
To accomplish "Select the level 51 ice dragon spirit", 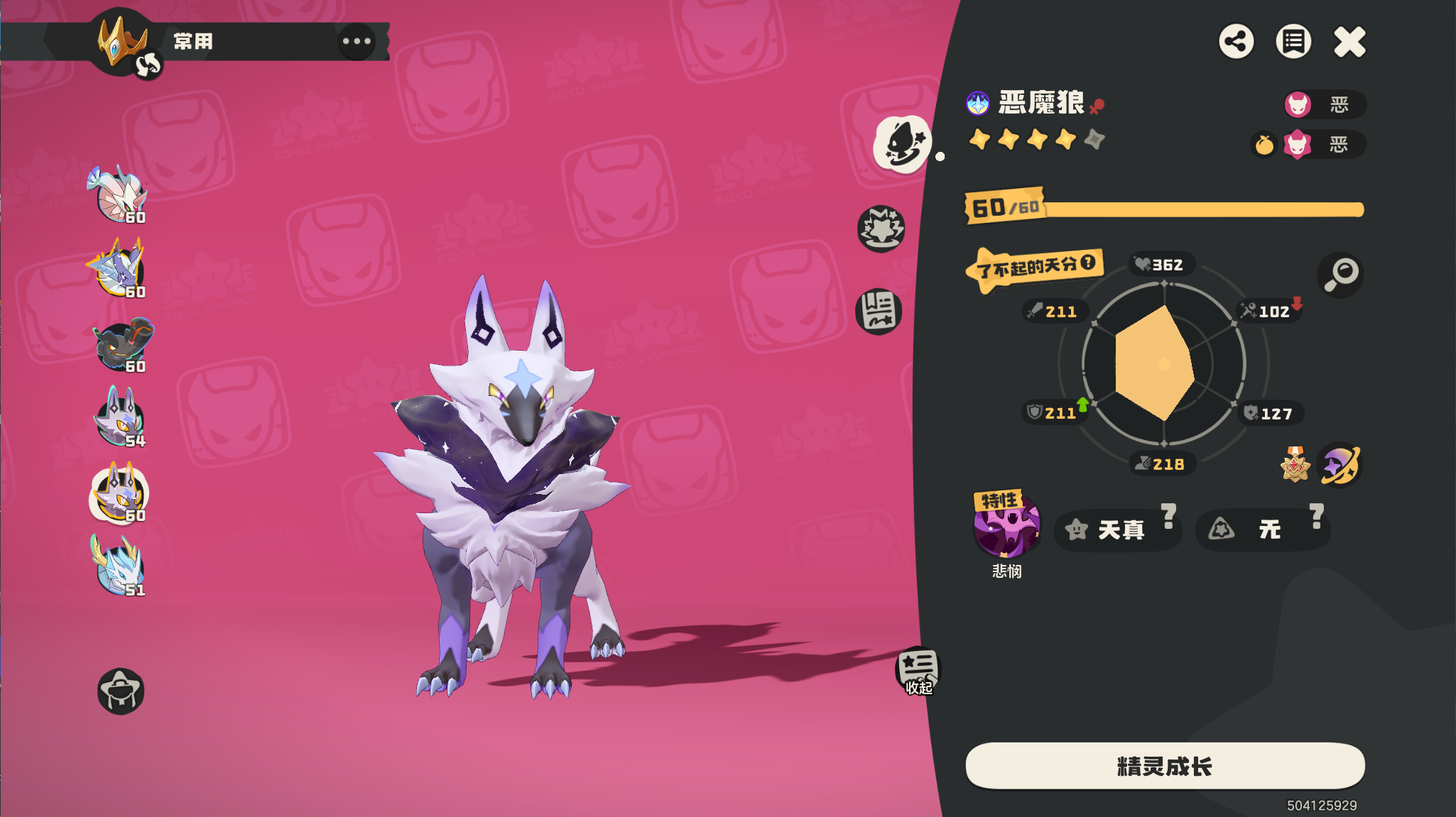I will point(119,566).
